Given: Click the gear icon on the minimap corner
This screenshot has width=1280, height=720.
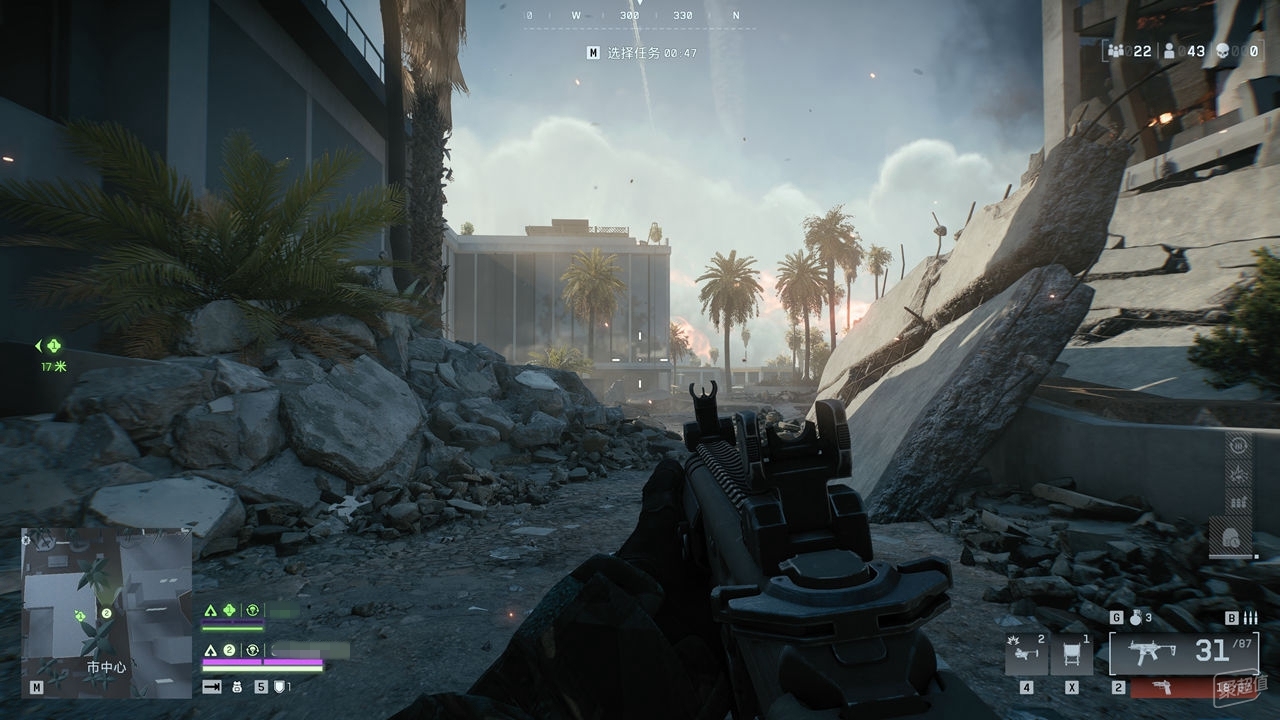Looking at the screenshot, I should pyautogui.click(x=27, y=539).
